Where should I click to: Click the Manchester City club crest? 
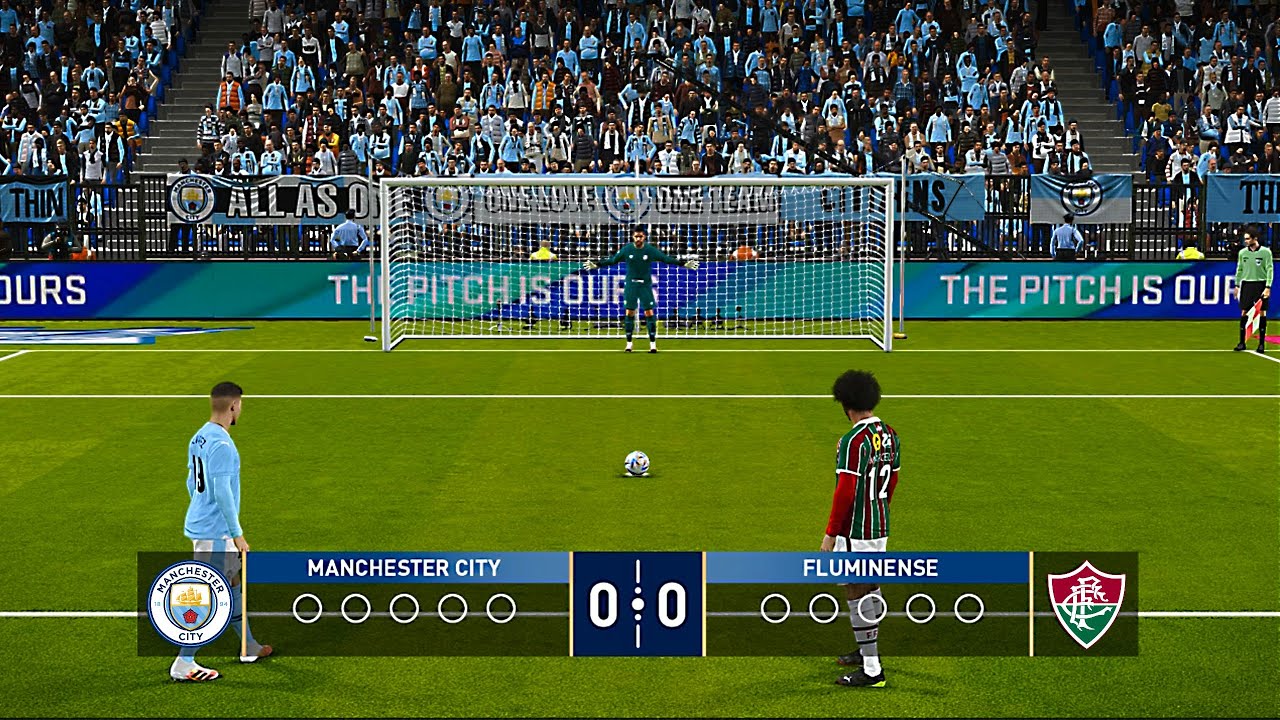pyautogui.click(x=190, y=604)
